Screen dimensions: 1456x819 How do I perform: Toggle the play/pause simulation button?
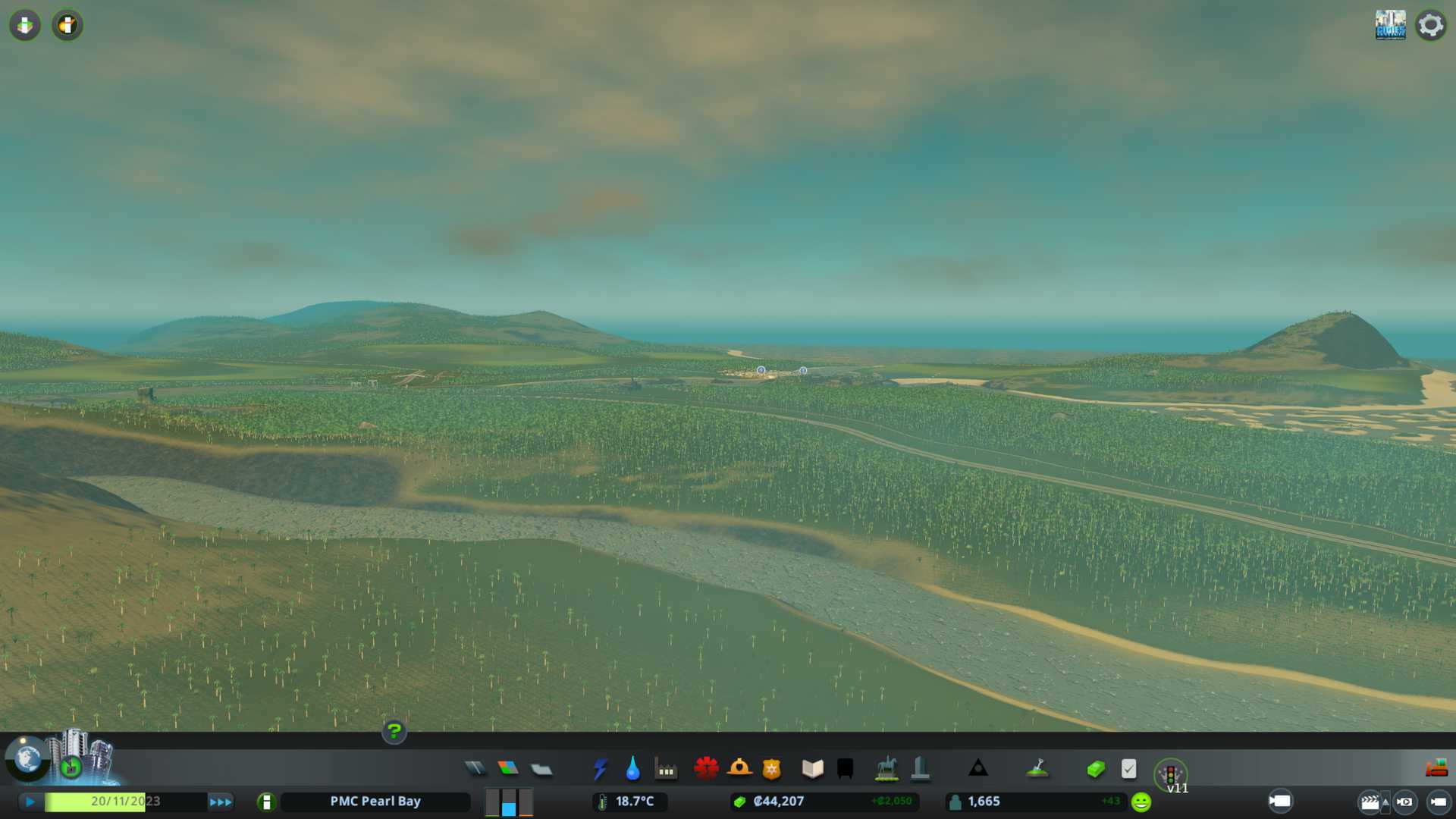tap(30, 802)
